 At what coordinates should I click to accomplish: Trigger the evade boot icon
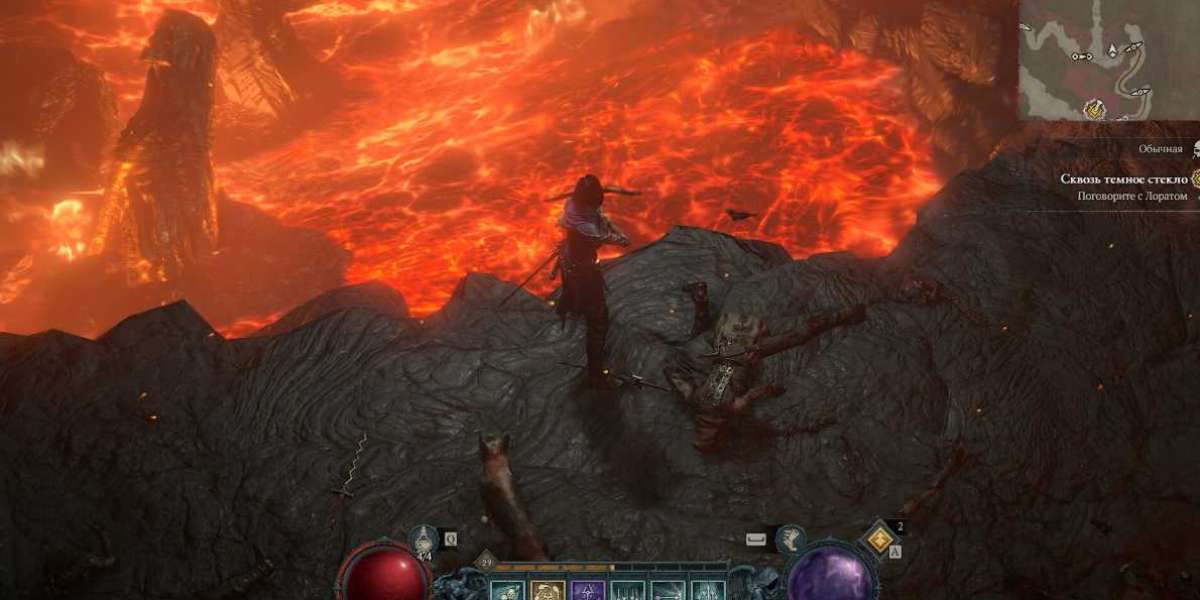click(x=790, y=540)
